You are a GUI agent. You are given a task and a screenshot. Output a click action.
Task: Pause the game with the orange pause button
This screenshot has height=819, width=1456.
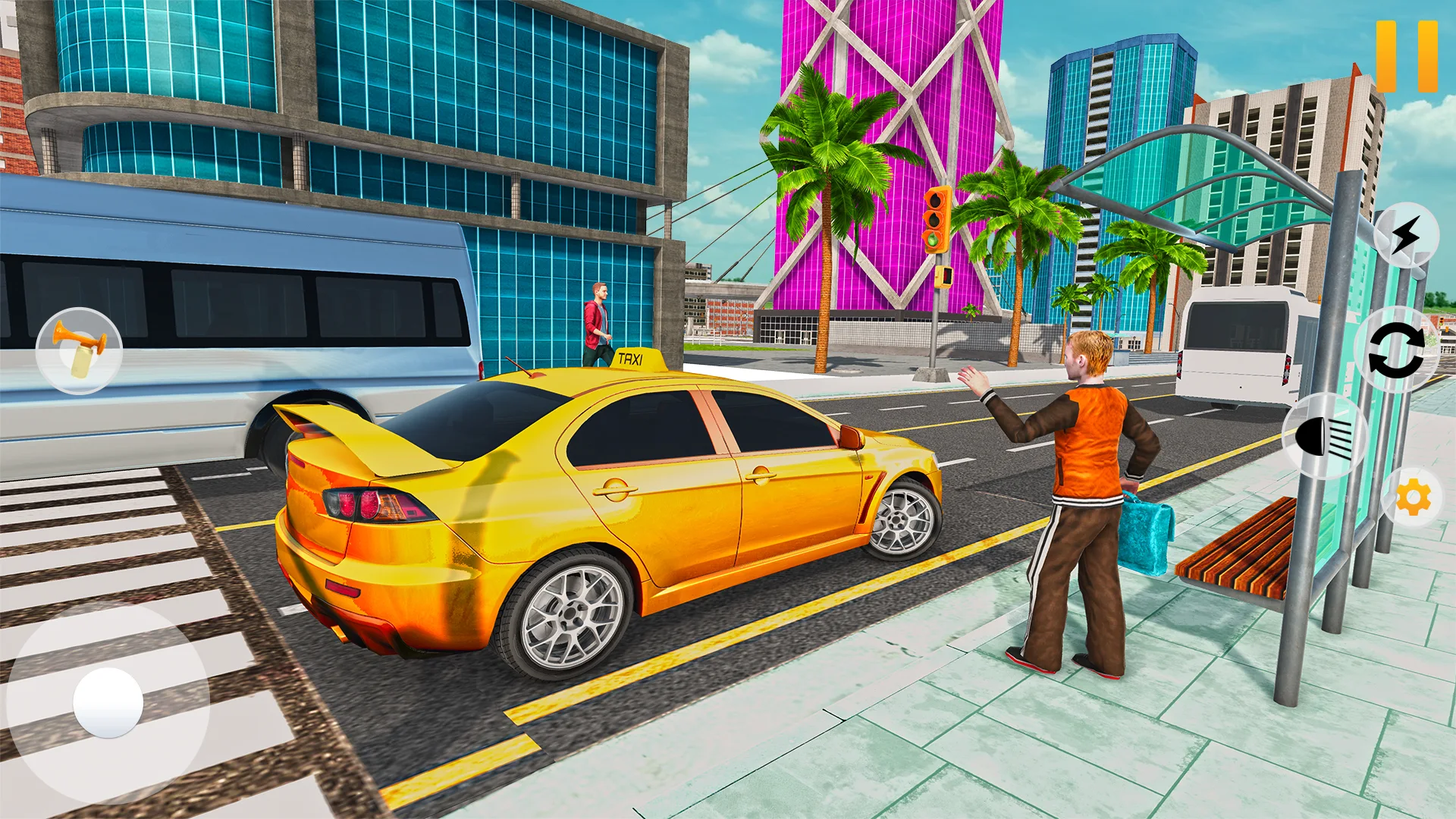pyautogui.click(x=1407, y=57)
